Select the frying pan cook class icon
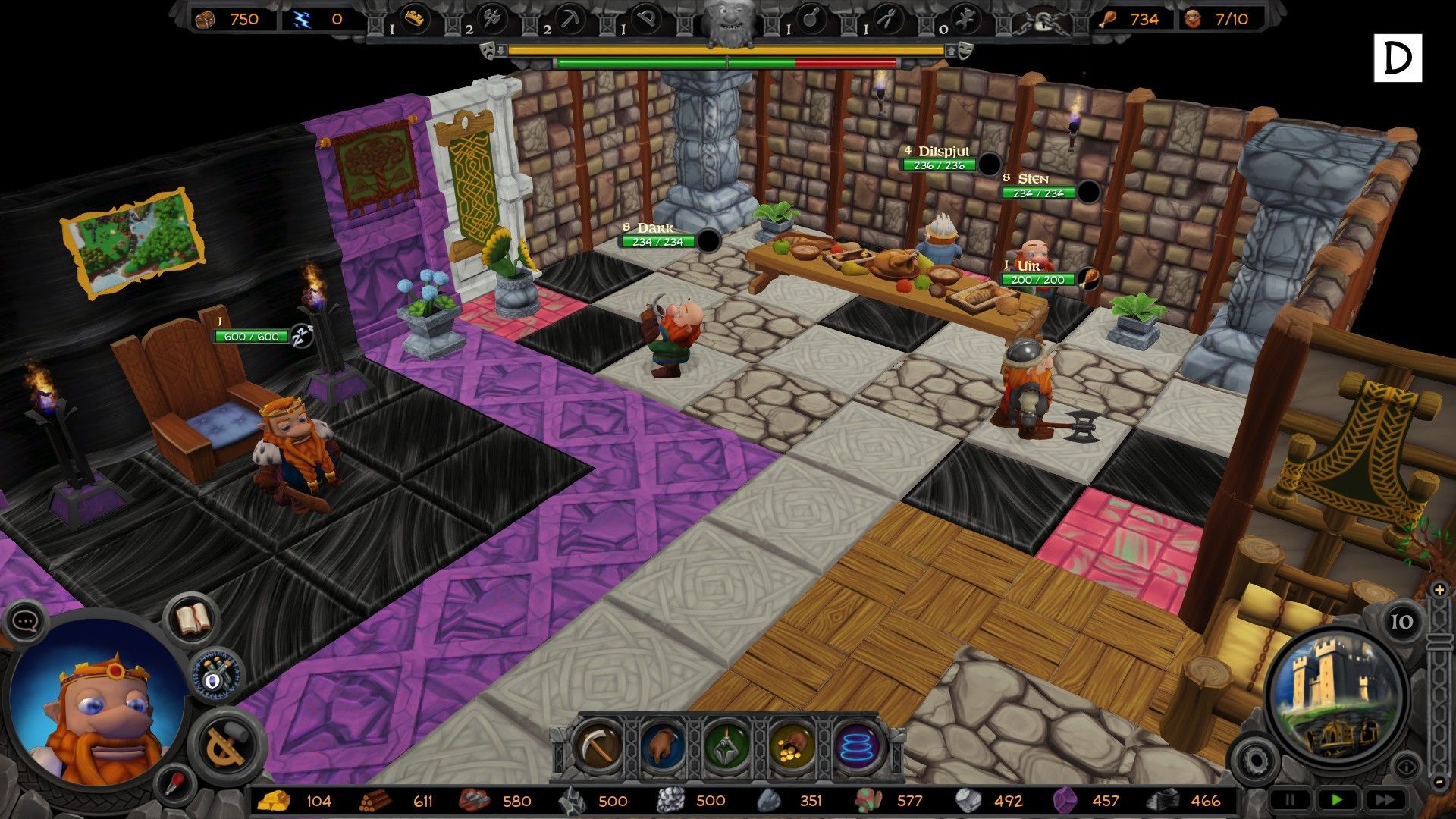Image resolution: width=1456 pixels, height=819 pixels. [x=811, y=20]
